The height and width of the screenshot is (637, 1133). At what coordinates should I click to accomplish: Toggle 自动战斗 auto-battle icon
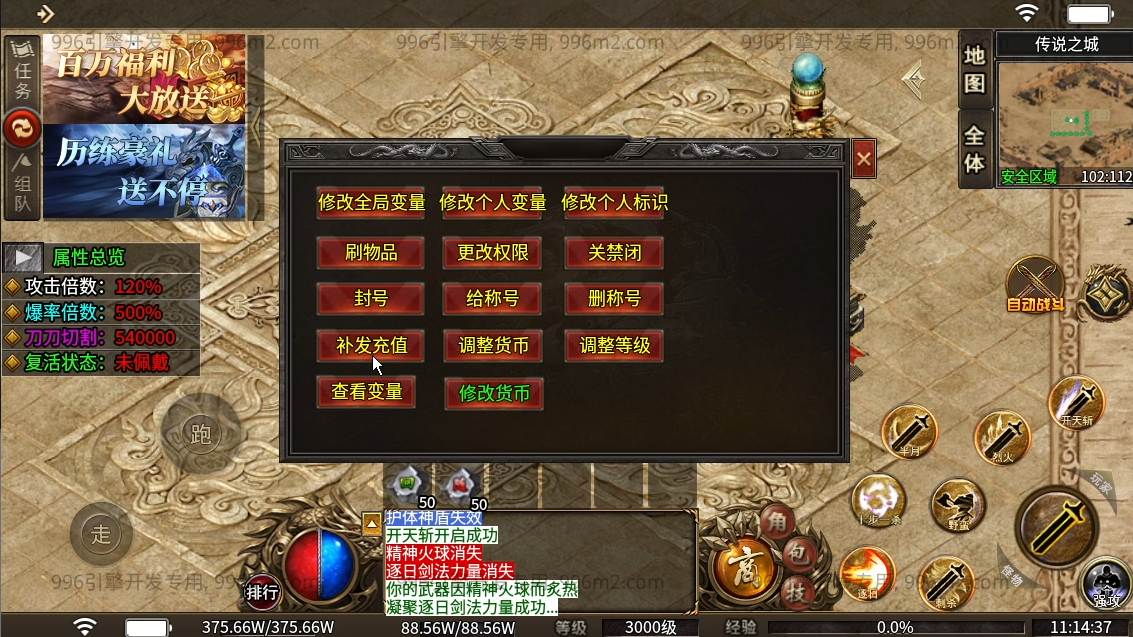(x=1035, y=285)
